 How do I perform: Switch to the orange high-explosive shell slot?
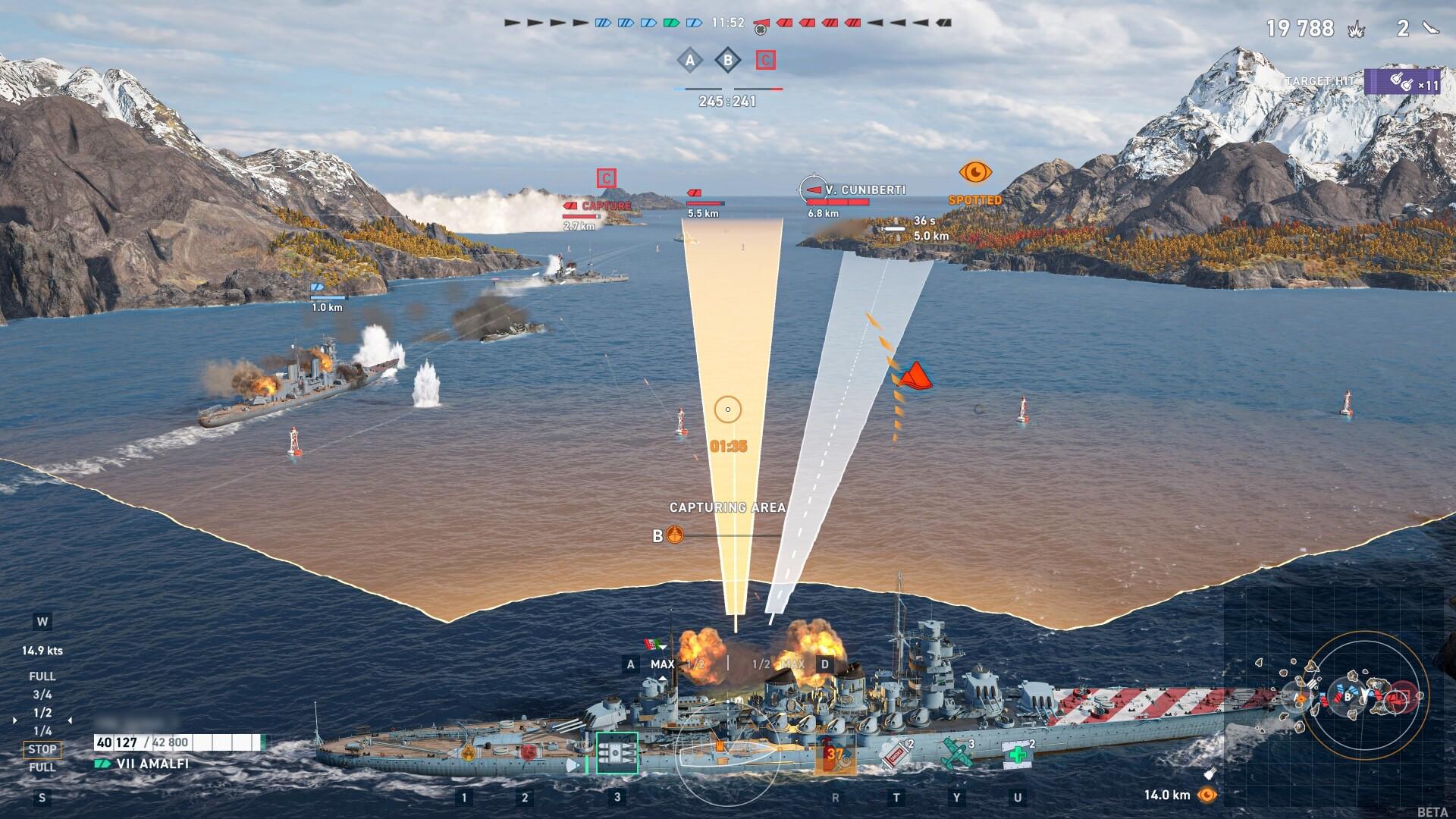coord(468,753)
